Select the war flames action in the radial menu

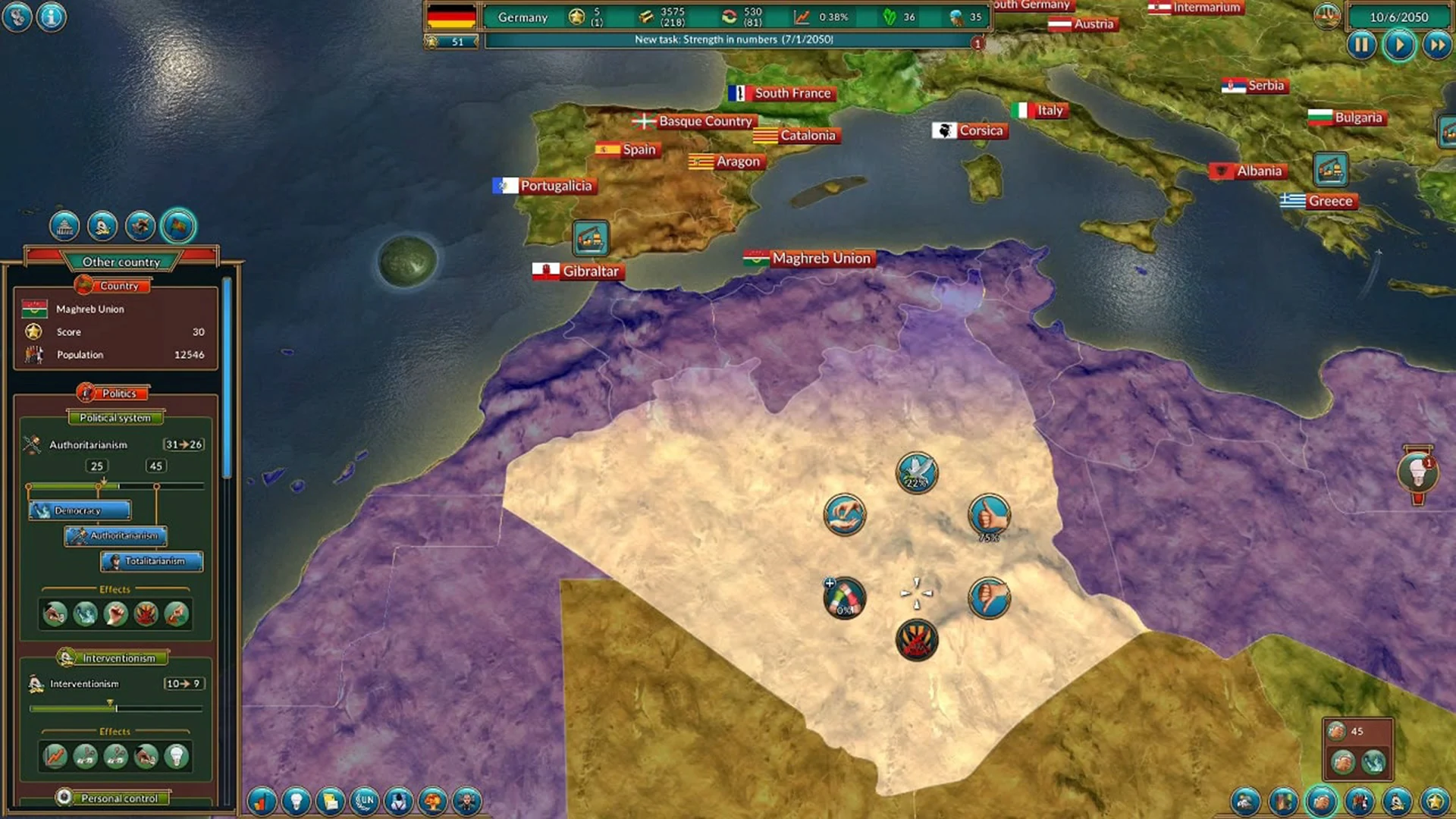(x=918, y=639)
